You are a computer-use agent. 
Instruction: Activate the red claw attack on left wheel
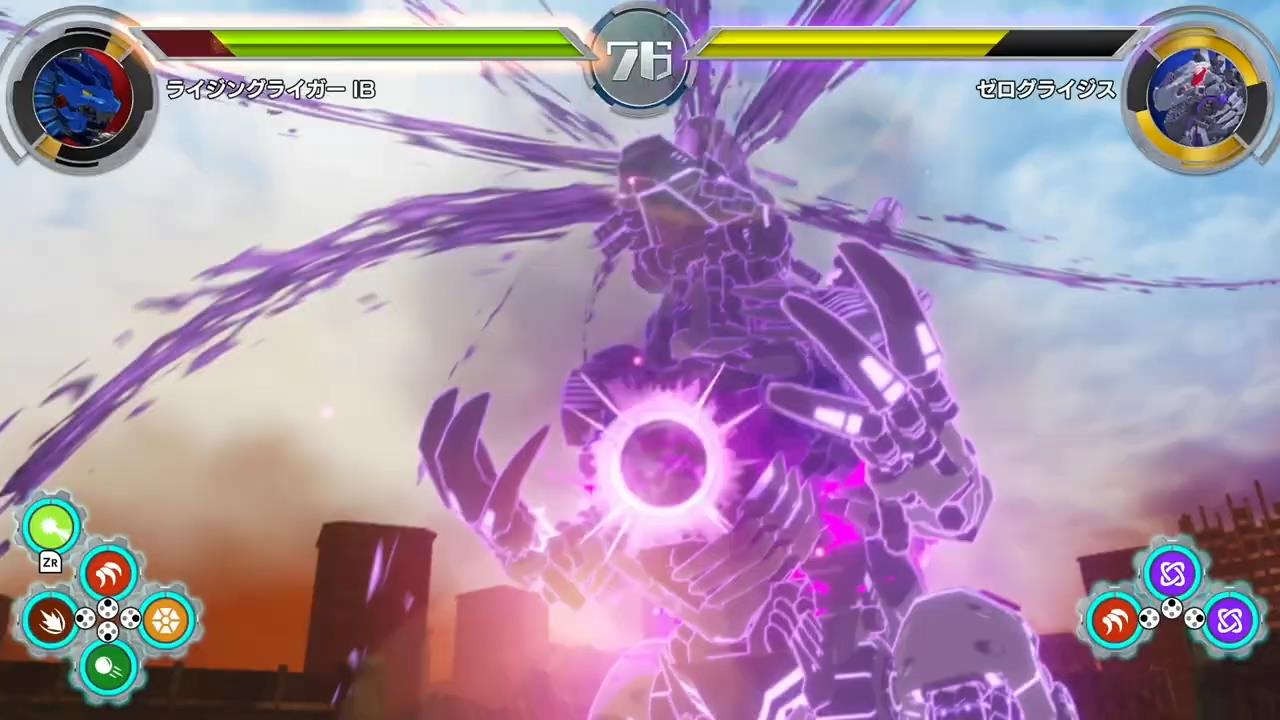click(107, 570)
